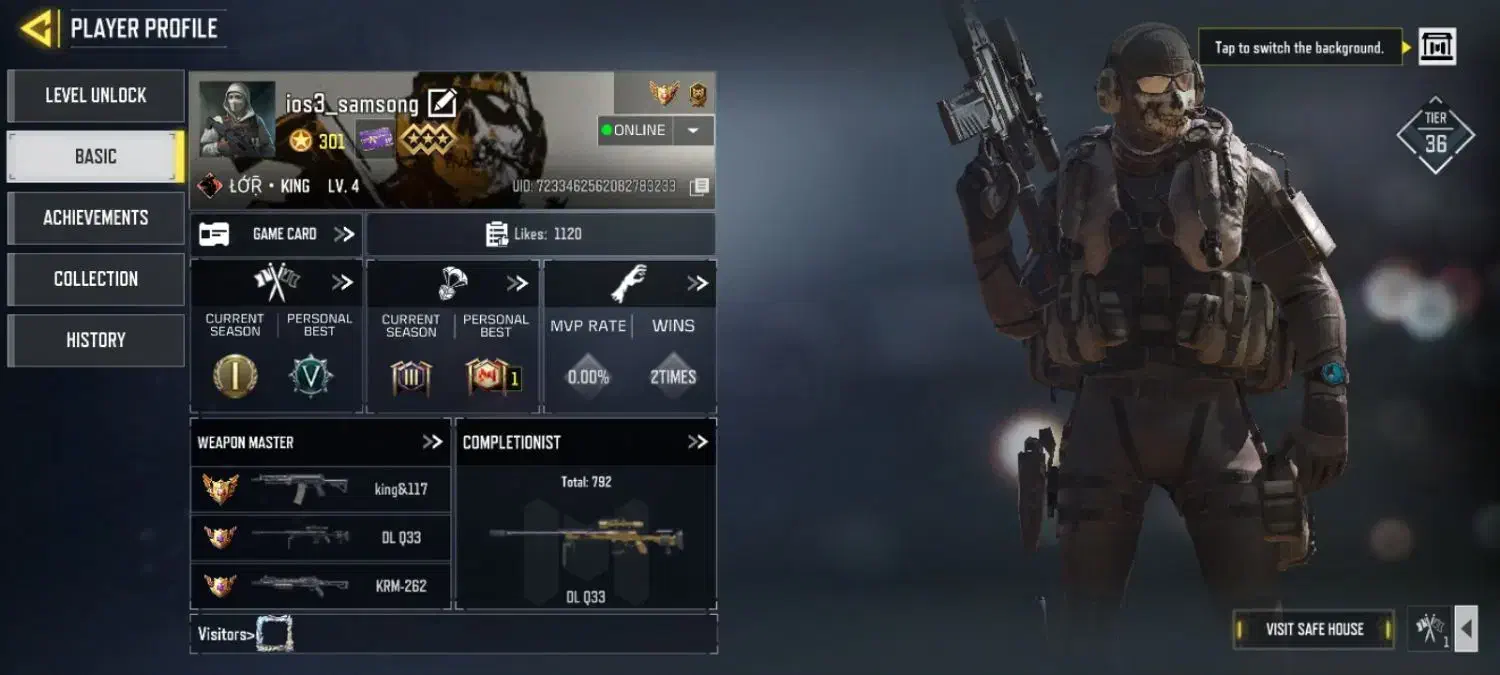View the History tab
1500x675 pixels.
tap(96, 340)
